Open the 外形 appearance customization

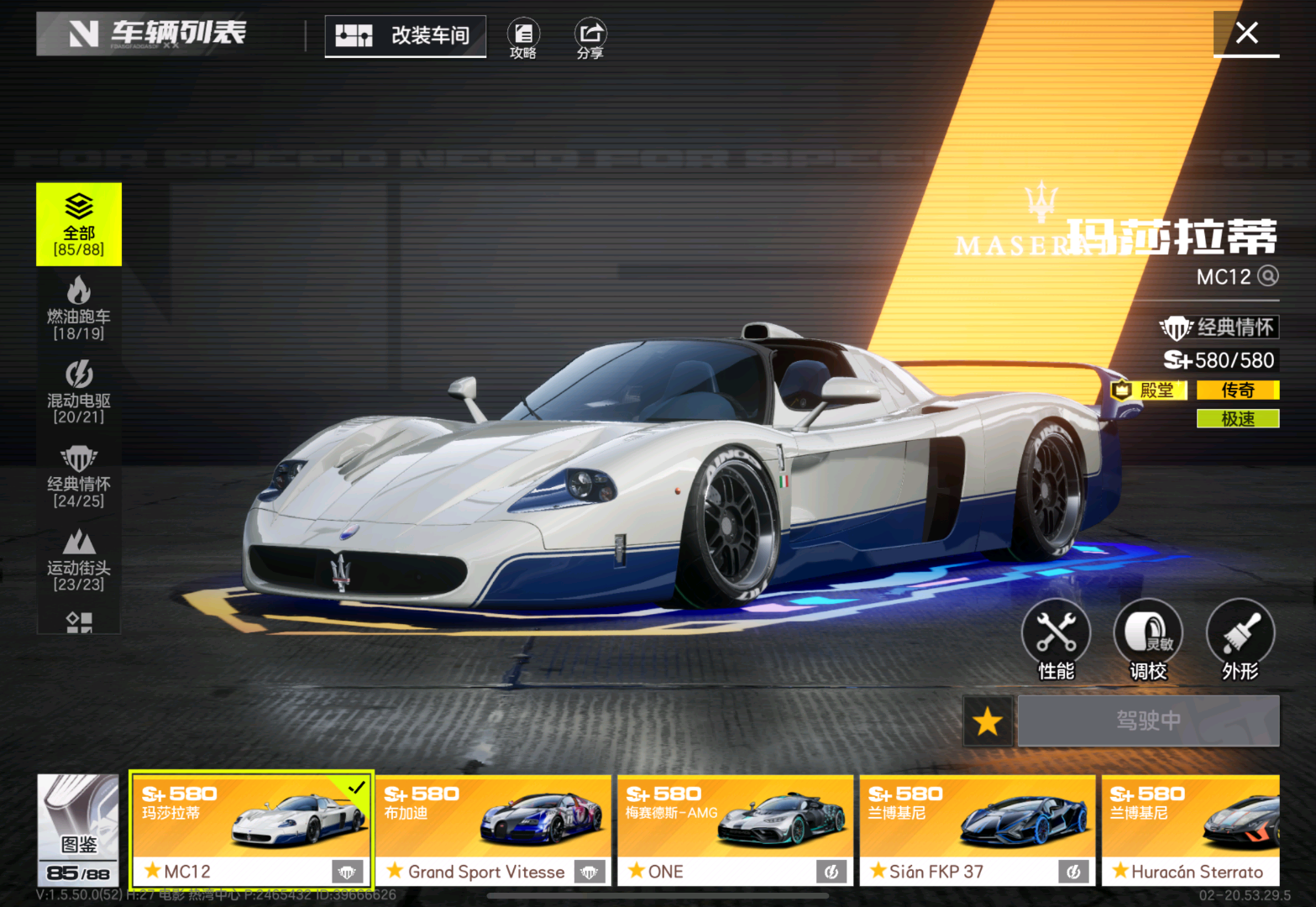(1240, 639)
